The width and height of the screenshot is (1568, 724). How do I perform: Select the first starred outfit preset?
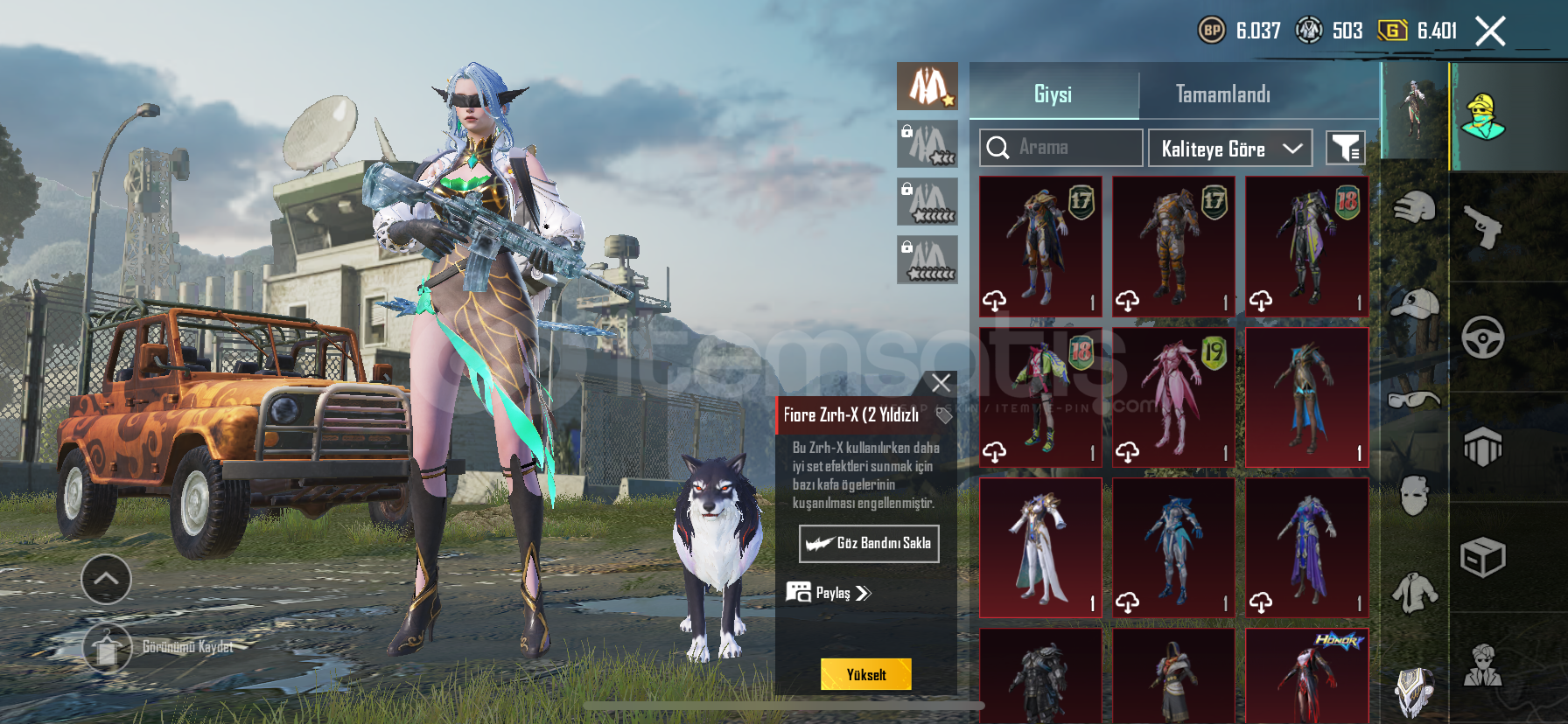coord(927,87)
